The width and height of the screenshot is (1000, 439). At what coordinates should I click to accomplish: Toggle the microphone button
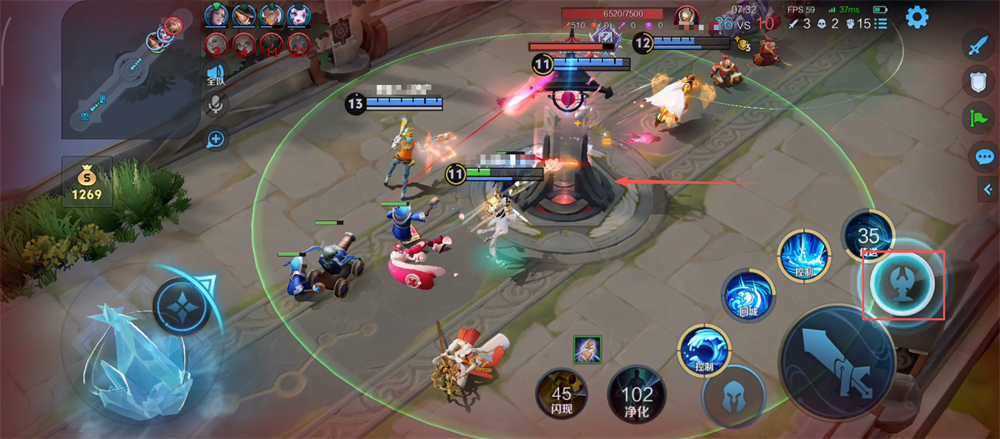tap(215, 104)
